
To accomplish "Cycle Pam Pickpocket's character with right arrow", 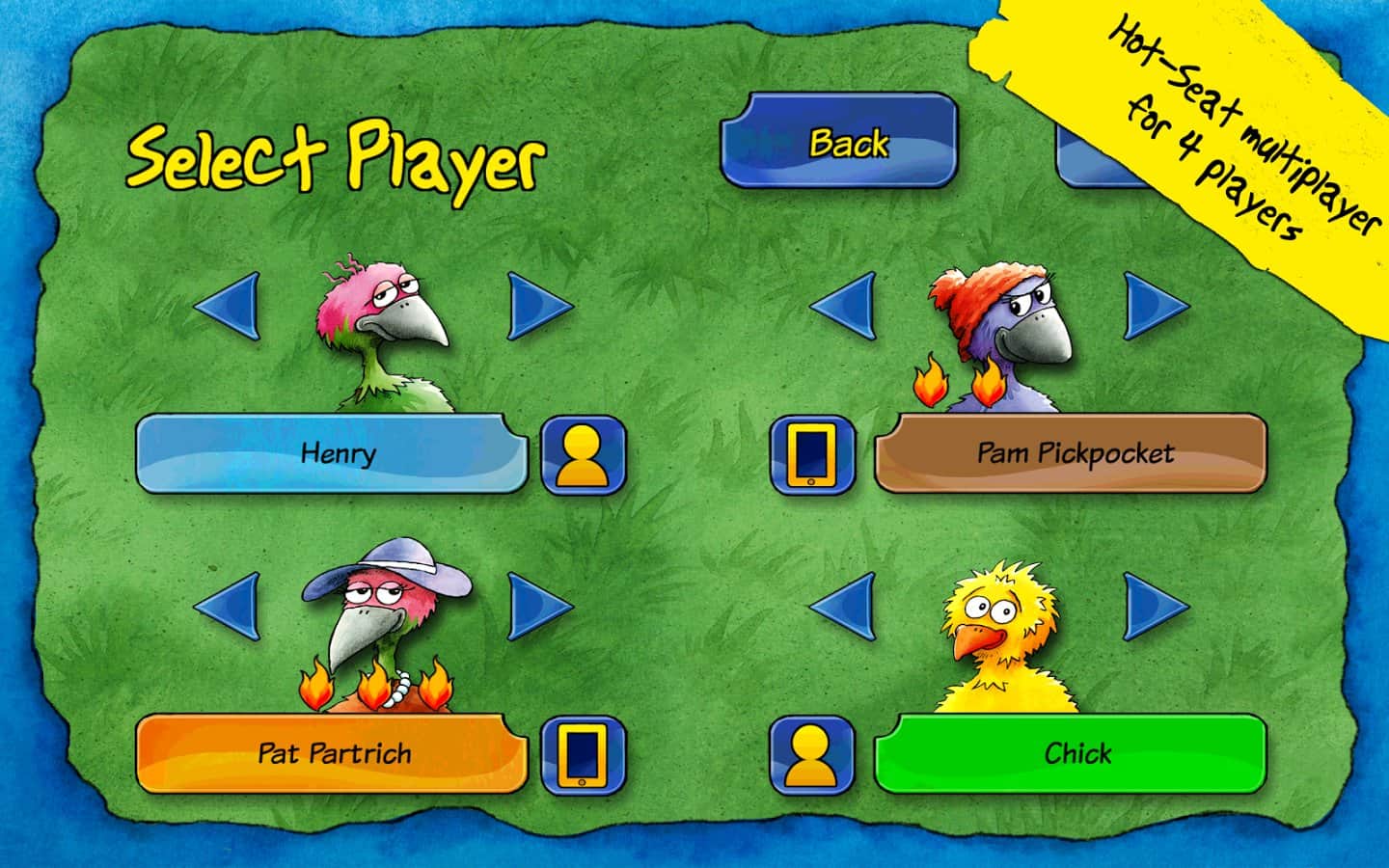I will pyautogui.click(x=1155, y=307).
